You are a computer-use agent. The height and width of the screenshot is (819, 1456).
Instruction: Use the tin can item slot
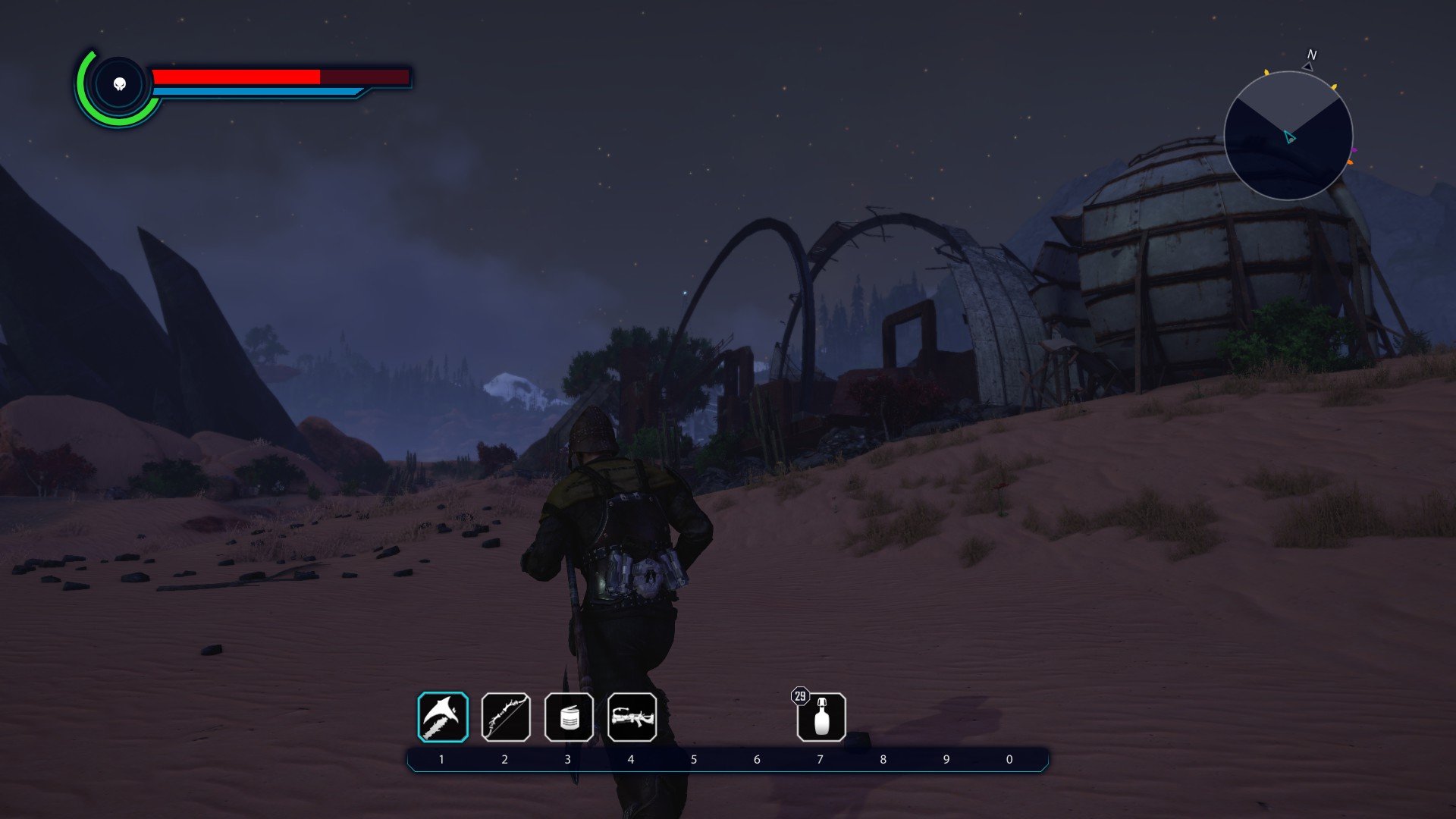[x=569, y=717]
